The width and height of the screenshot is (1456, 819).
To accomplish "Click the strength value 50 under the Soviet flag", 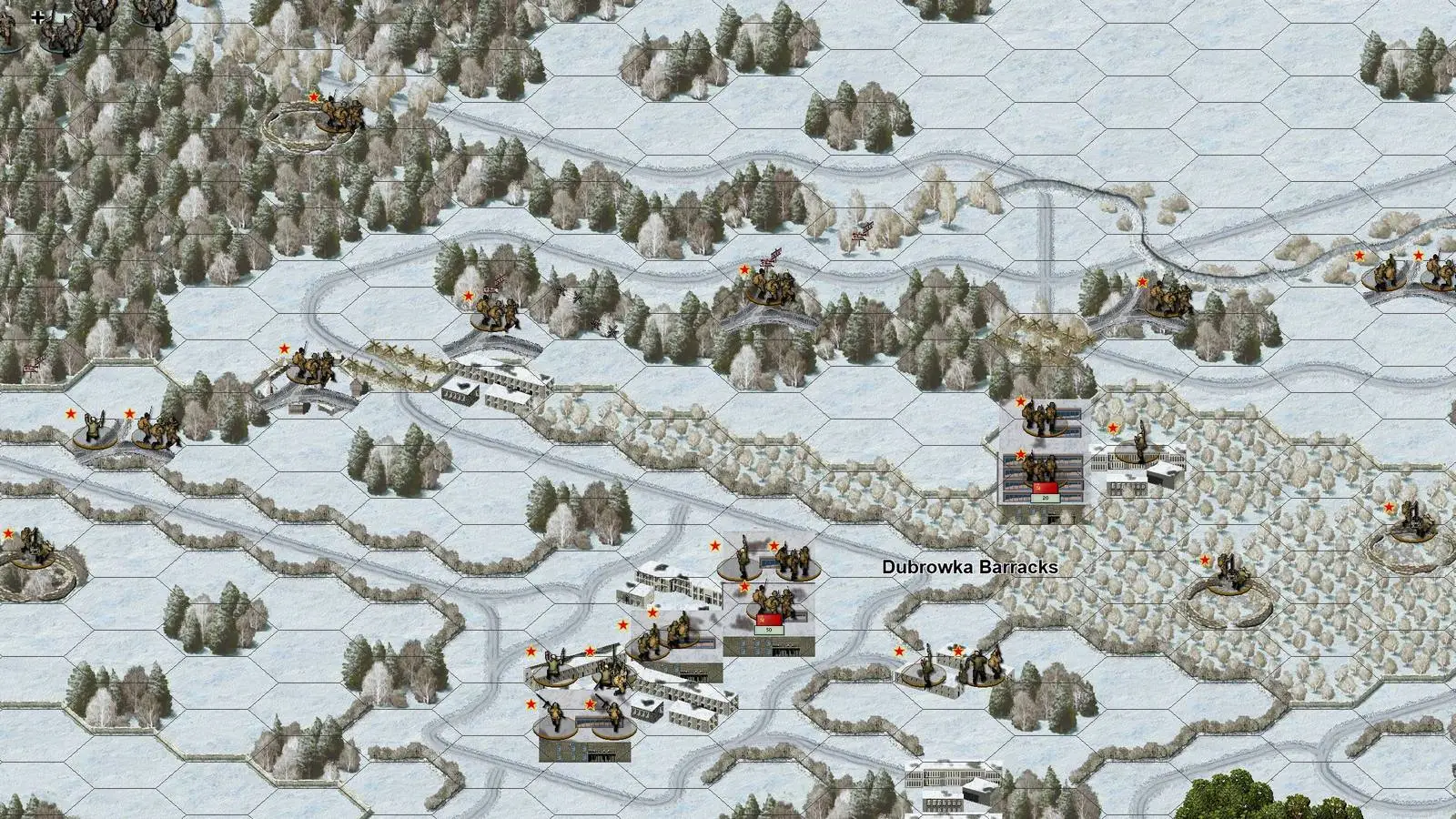I will pyautogui.click(x=769, y=630).
